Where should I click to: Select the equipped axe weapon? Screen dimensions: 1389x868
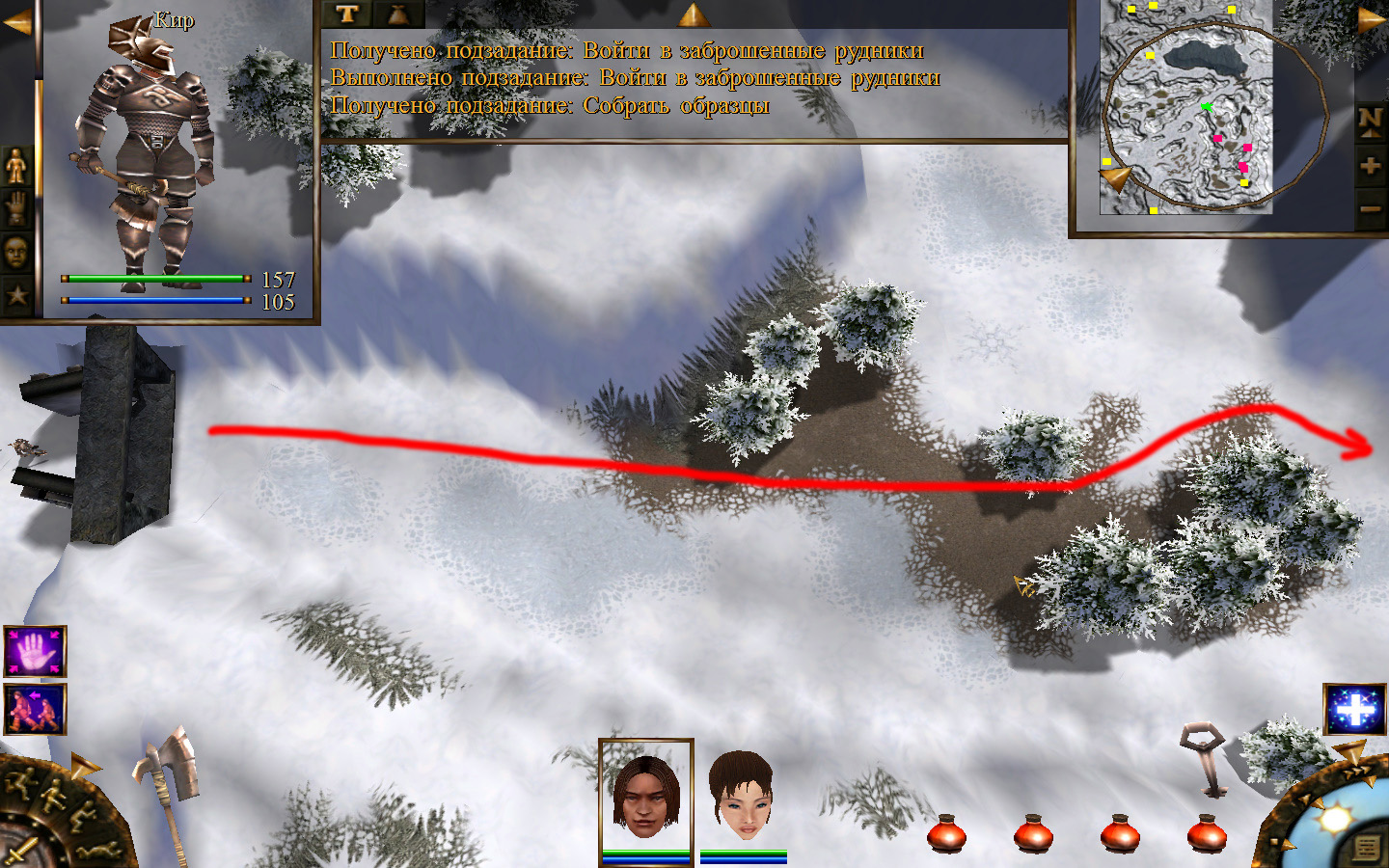(166, 772)
